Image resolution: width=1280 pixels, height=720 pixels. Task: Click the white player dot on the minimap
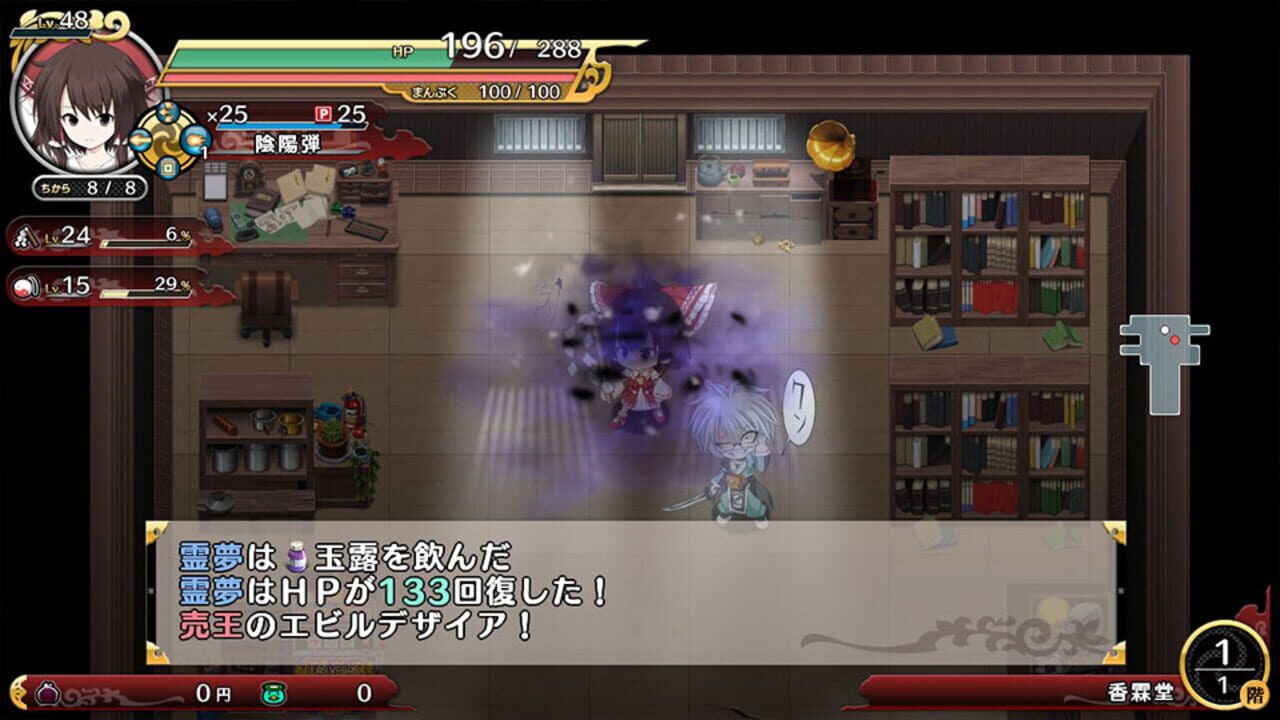(1165, 330)
